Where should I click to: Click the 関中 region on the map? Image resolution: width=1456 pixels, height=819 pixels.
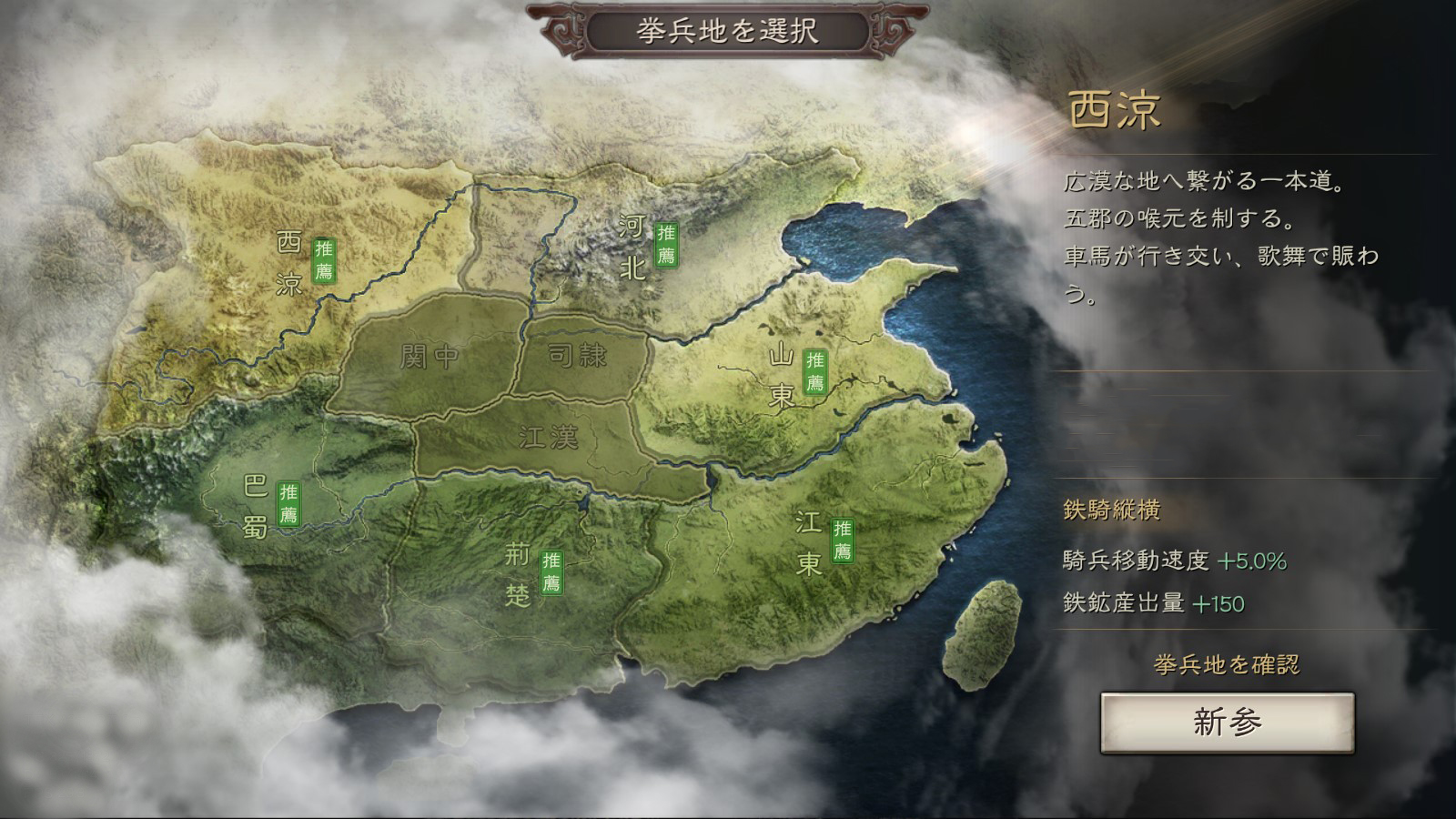430,357
